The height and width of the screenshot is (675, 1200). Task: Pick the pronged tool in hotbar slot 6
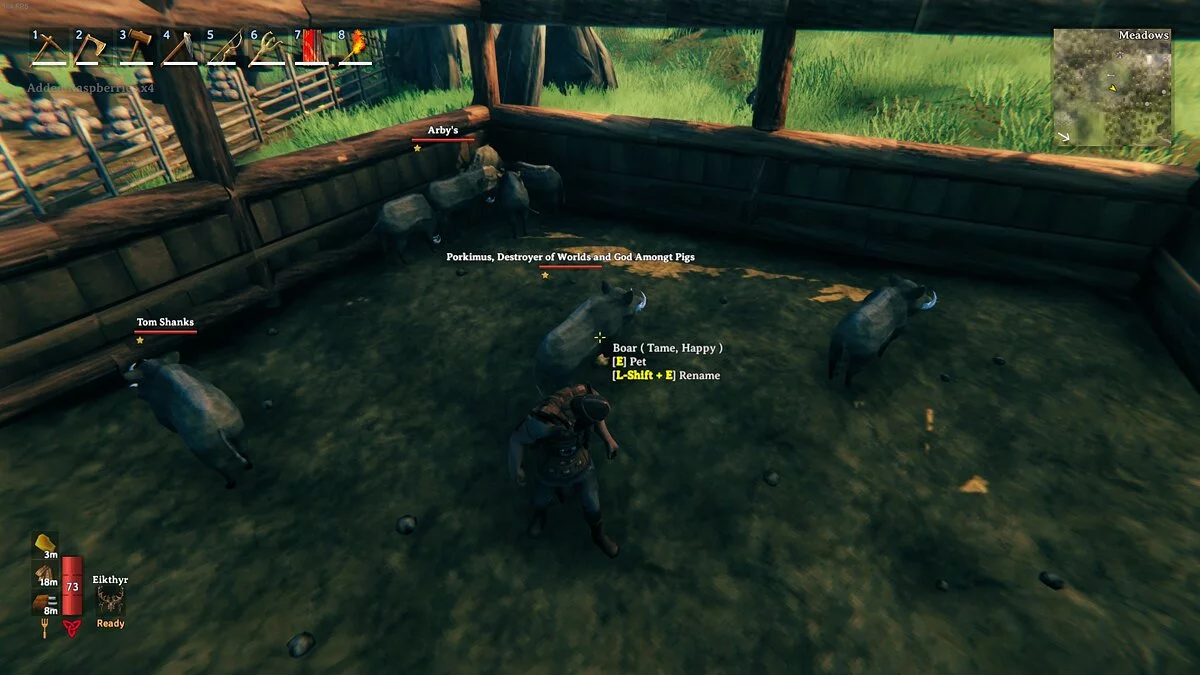[x=267, y=47]
